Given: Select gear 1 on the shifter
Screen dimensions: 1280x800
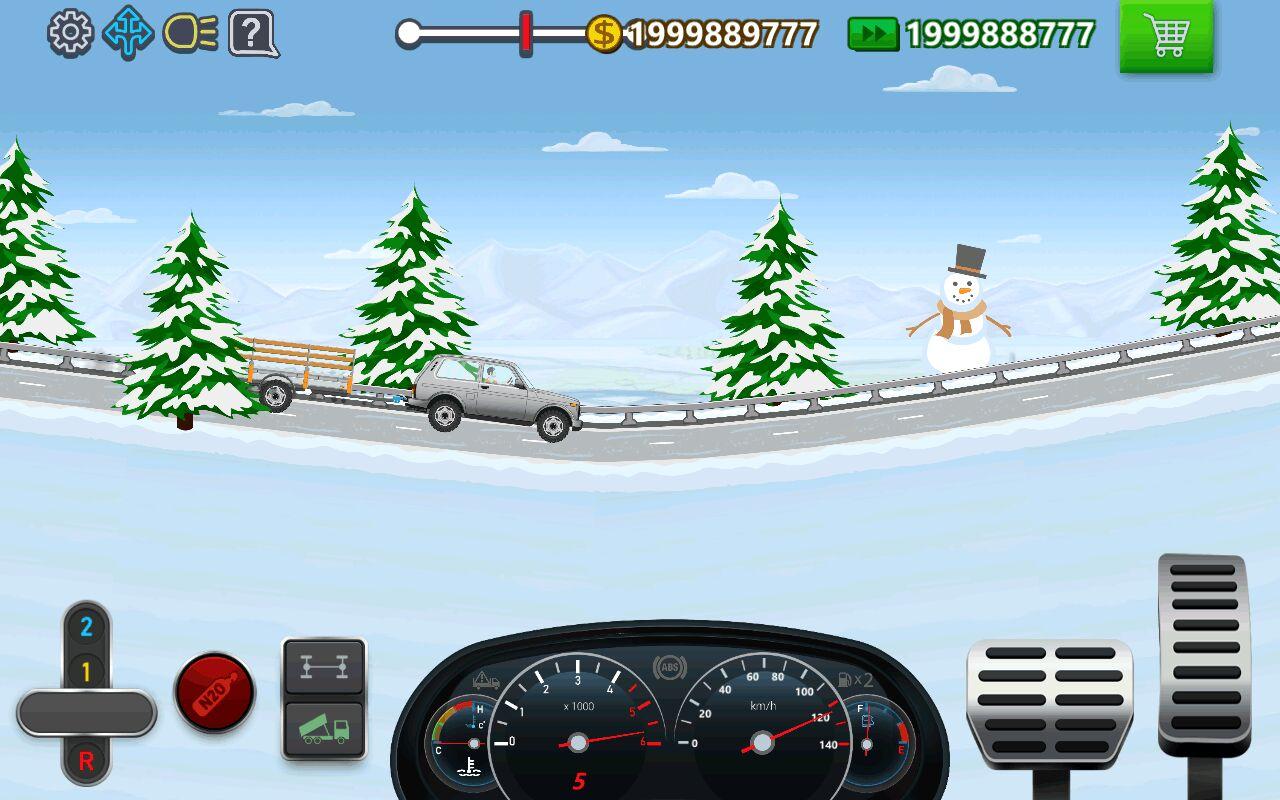Looking at the screenshot, I should (x=86, y=672).
